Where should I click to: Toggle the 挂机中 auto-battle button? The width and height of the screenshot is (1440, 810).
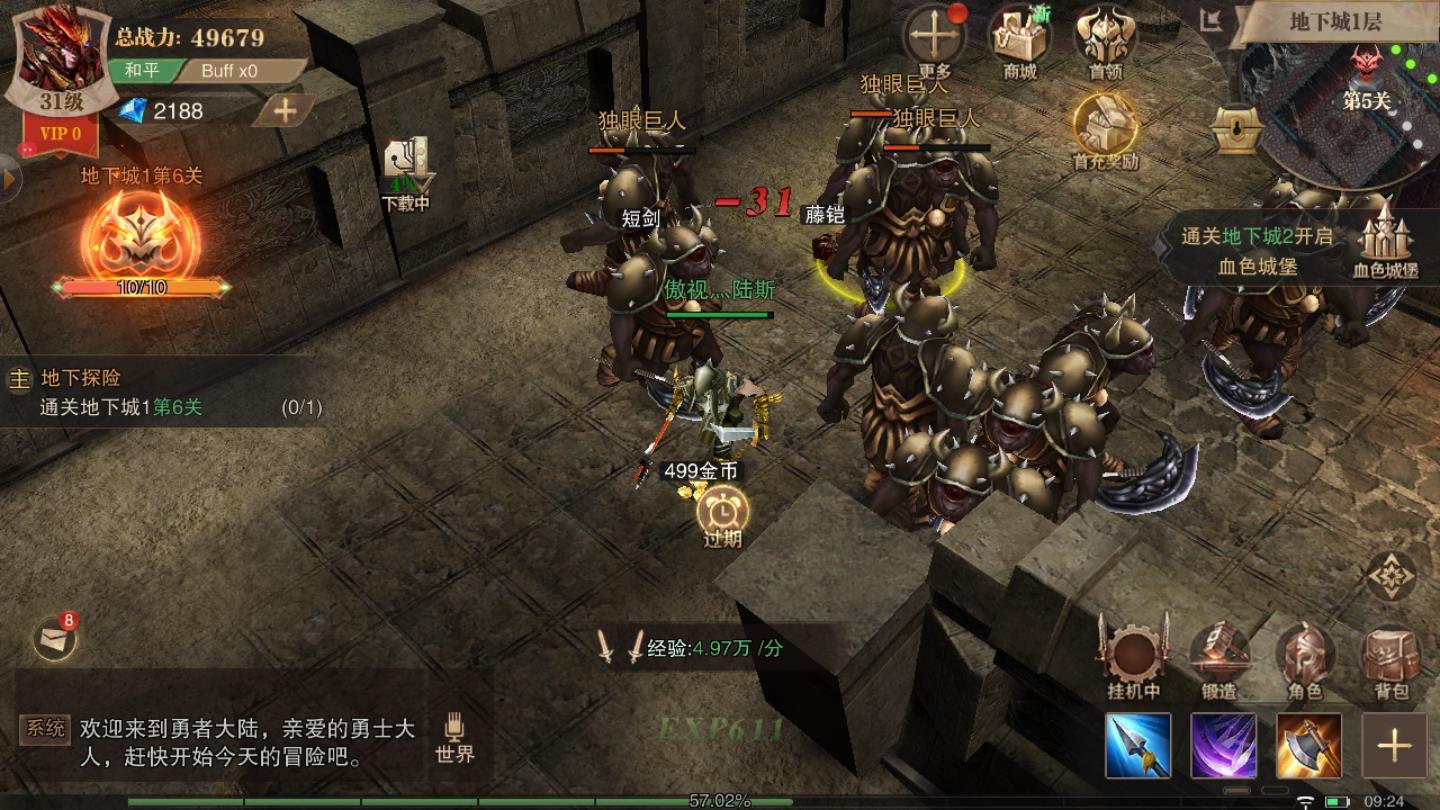(x=1133, y=658)
